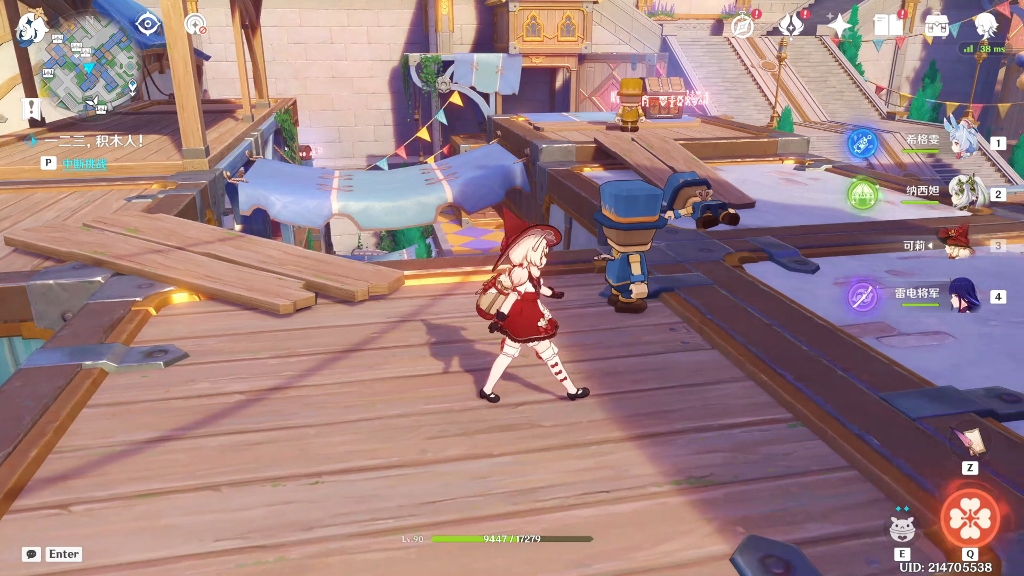Open the compass events icon
Screen dimensions: 1024x576
tap(742, 25)
